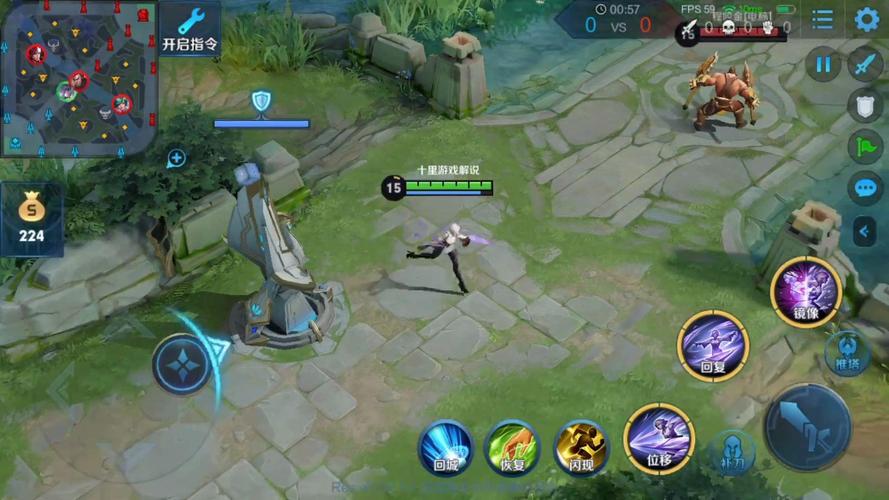Open the shop via gold coin bag
The height and width of the screenshot is (500, 889).
31,219
